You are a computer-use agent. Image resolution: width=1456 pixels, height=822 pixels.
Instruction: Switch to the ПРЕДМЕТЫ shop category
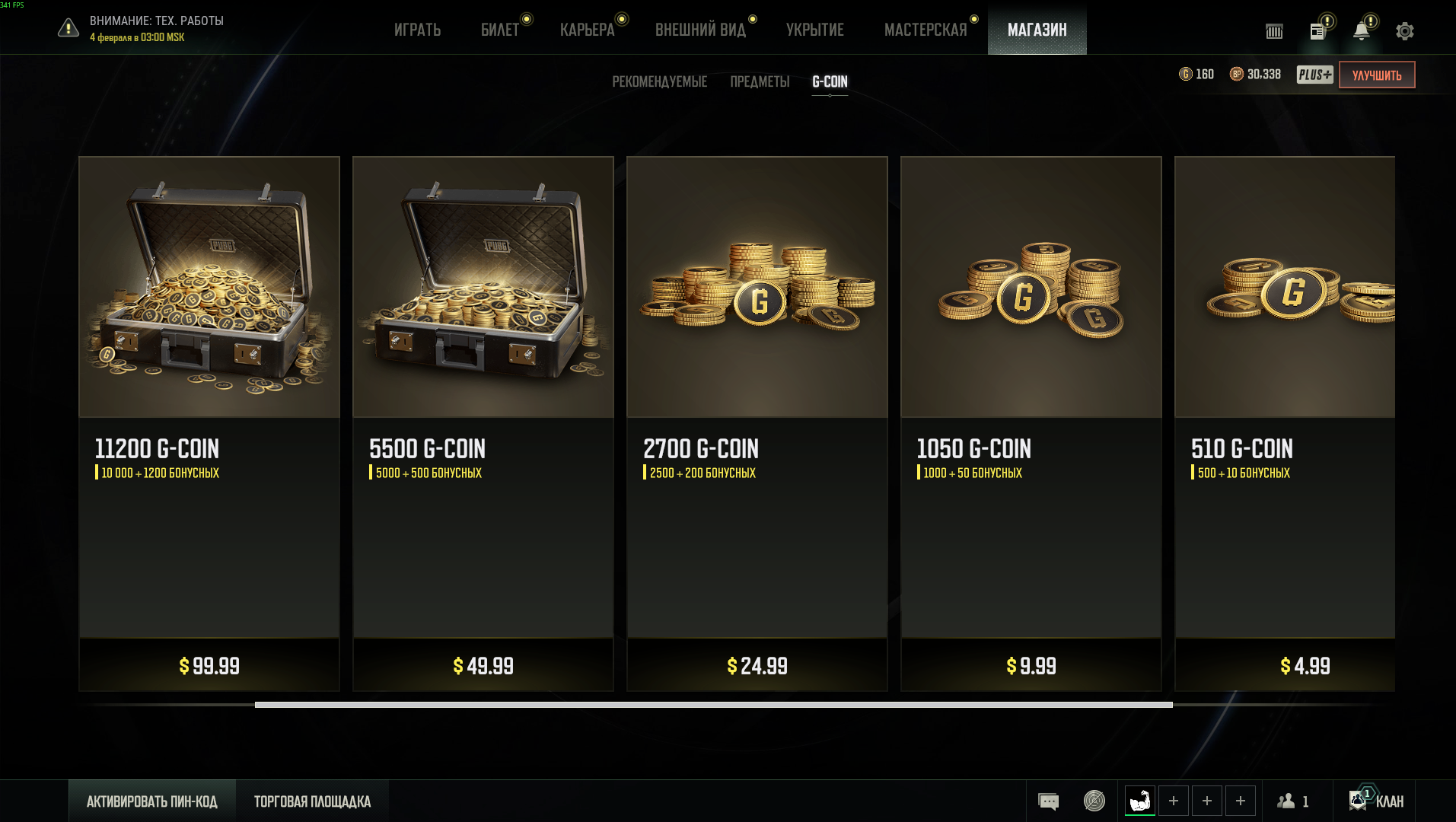point(760,81)
